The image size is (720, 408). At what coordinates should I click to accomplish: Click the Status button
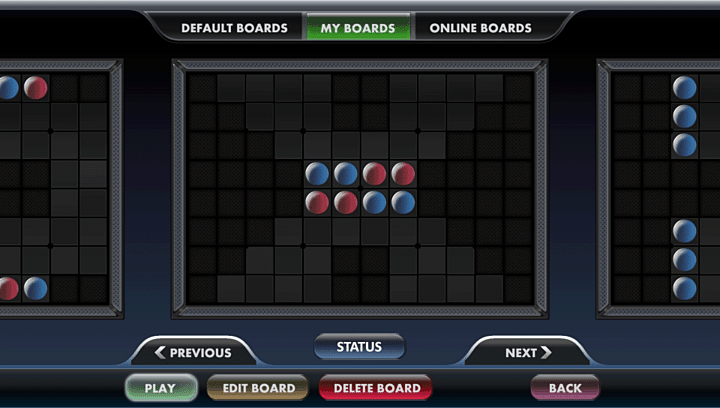click(x=359, y=347)
